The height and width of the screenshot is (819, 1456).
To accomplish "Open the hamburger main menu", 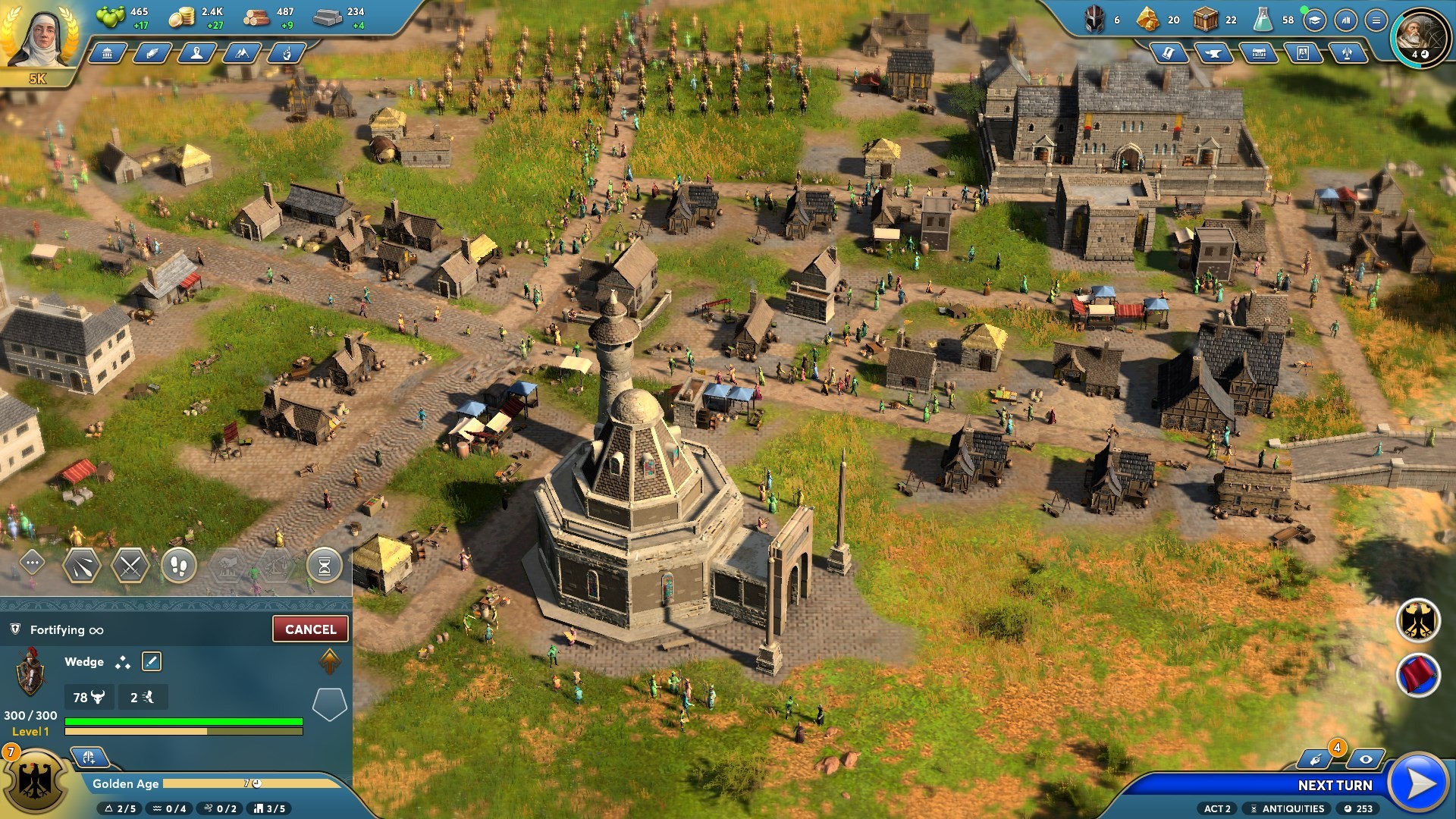I will pos(1376,20).
